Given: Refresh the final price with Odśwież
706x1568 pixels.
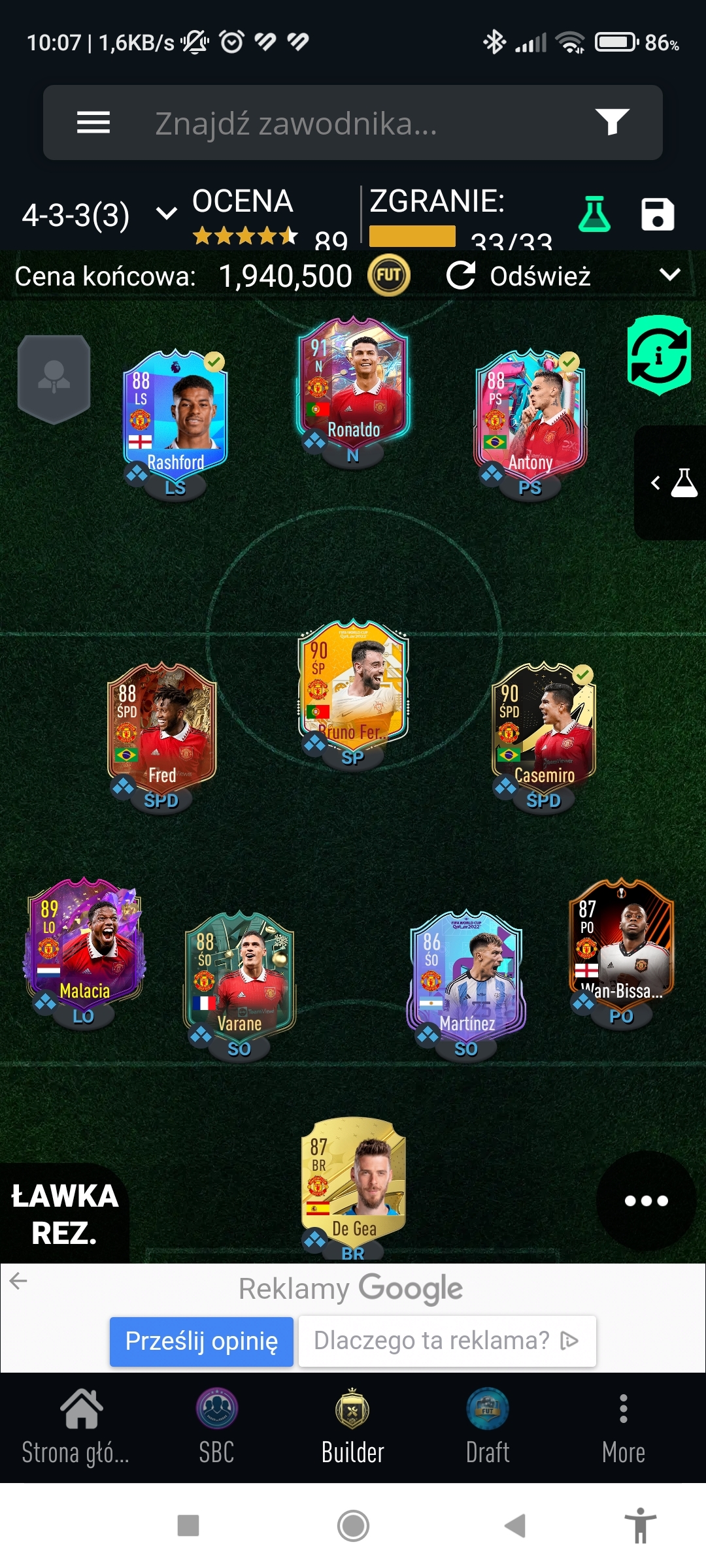Looking at the screenshot, I should pos(519,276).
